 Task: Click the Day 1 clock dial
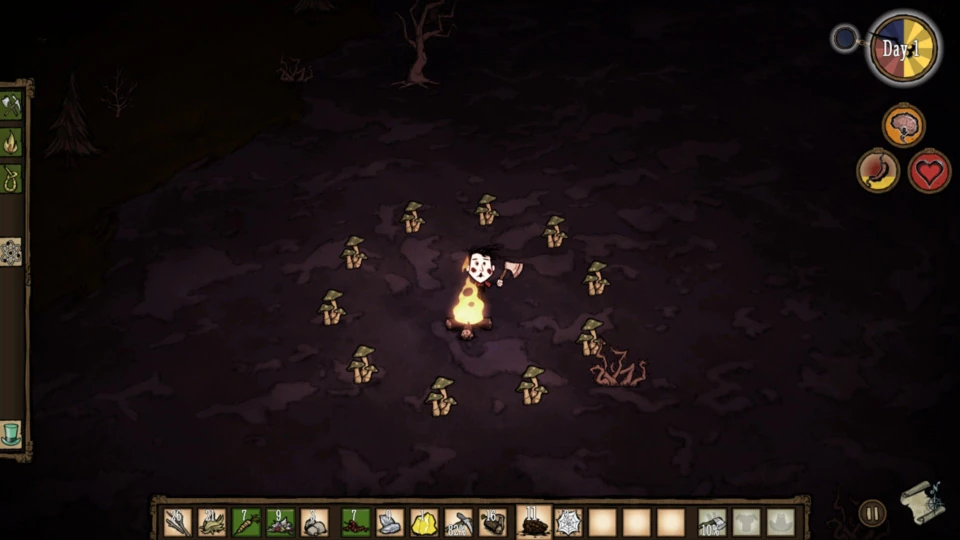coord(903,48)
